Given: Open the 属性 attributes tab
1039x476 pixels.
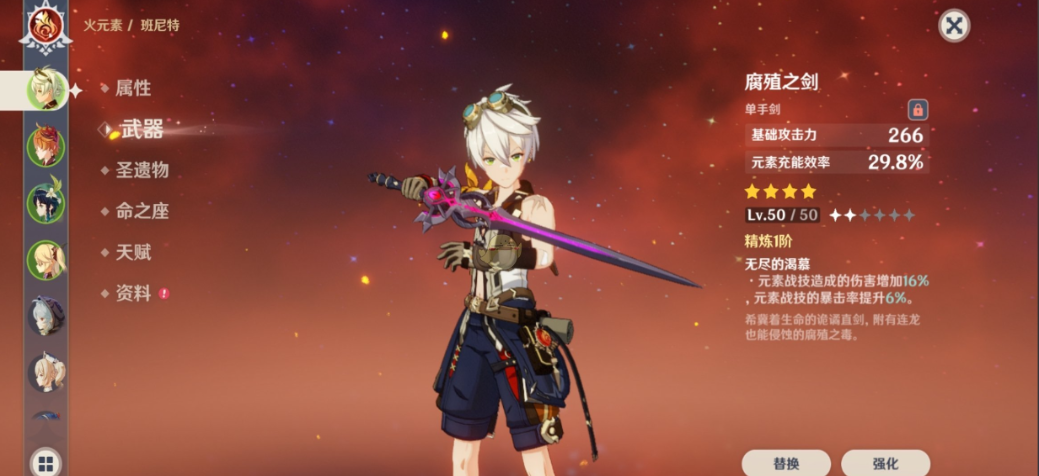Looking at the screenshot, I should [x=133, y=88].
